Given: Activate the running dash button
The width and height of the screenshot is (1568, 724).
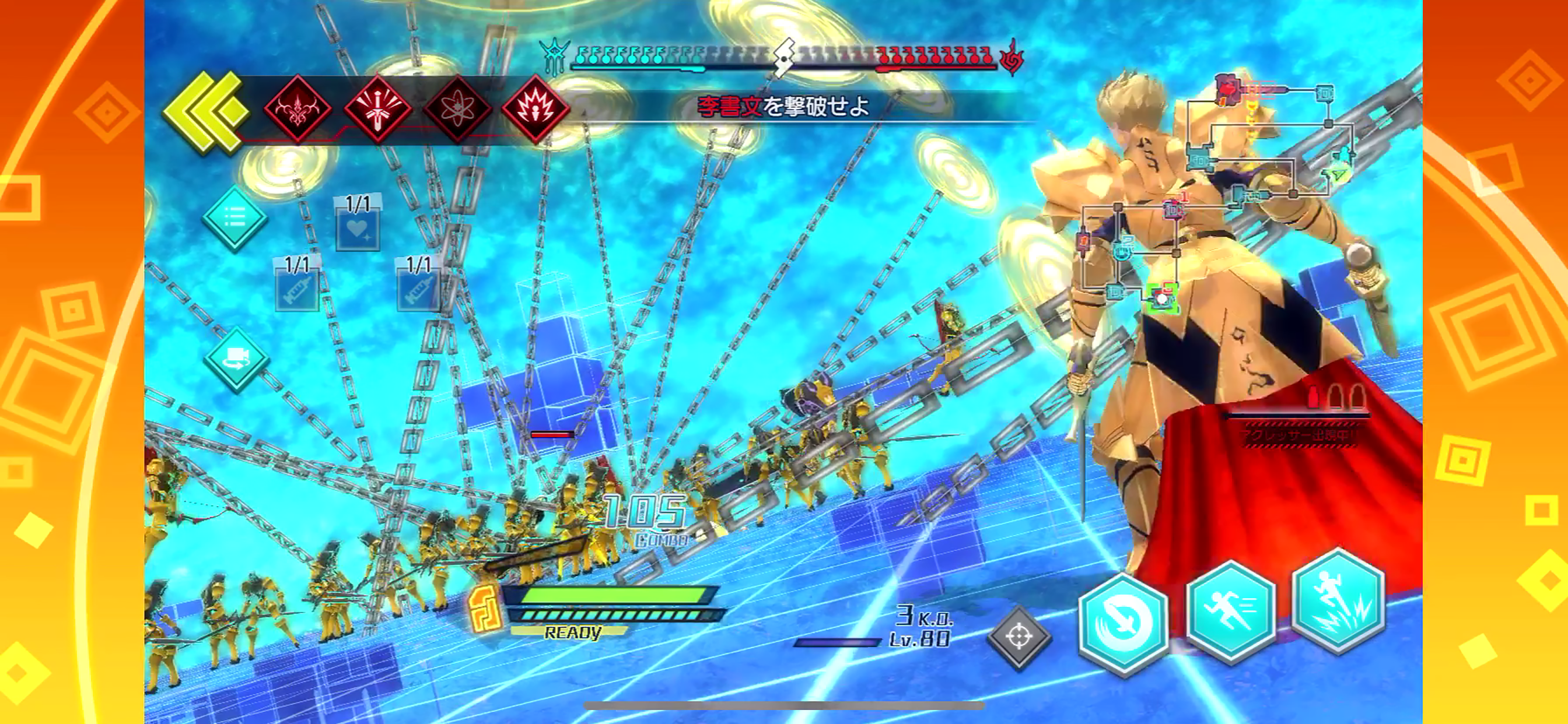Looking at the screenshot, I should tap(1231, 611).
